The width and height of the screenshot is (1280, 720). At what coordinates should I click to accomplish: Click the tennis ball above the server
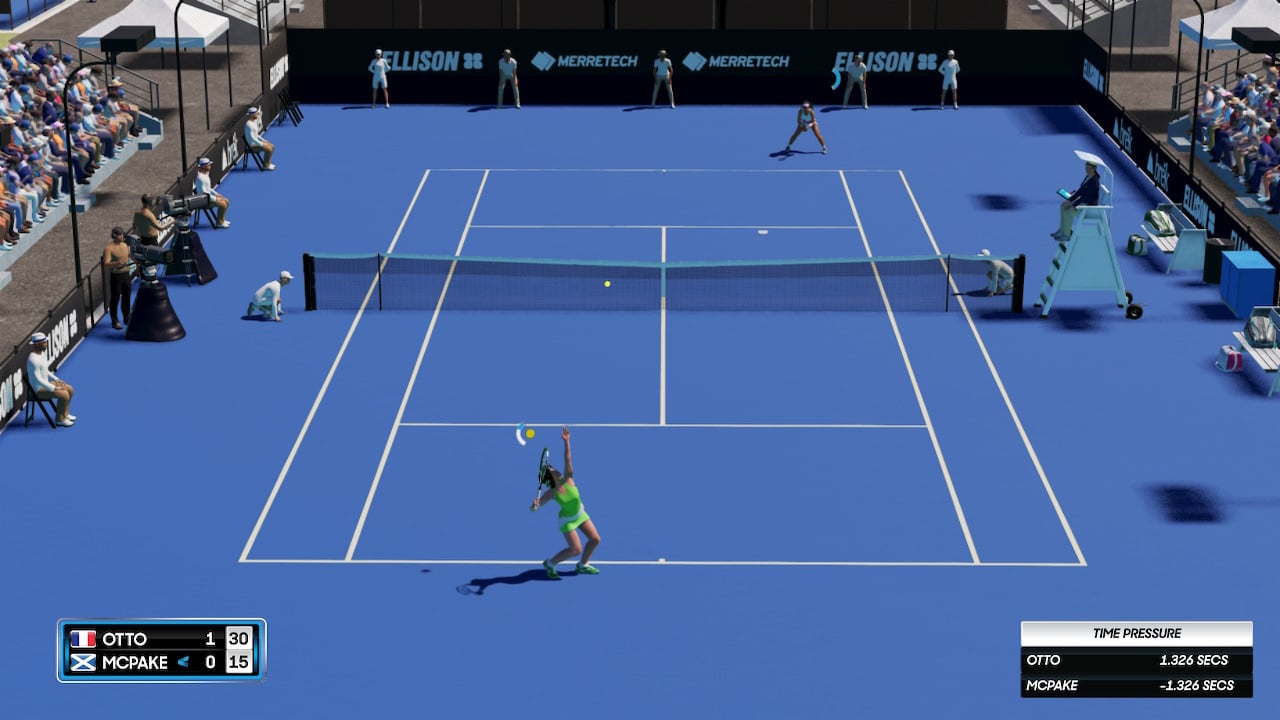click(531, 432)
